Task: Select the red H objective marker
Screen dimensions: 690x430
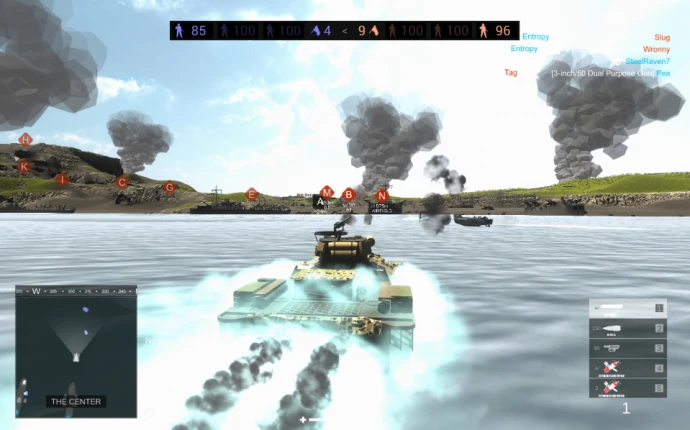Action: tap(25, 140)
